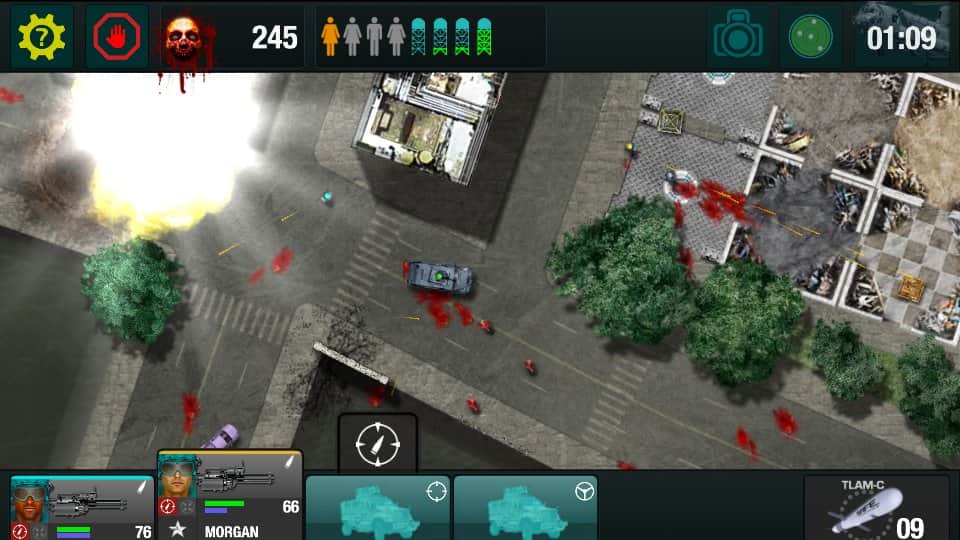This screenshot has height=540, width=960.
Task: Activate the camera view button
Action: point(740,37)
